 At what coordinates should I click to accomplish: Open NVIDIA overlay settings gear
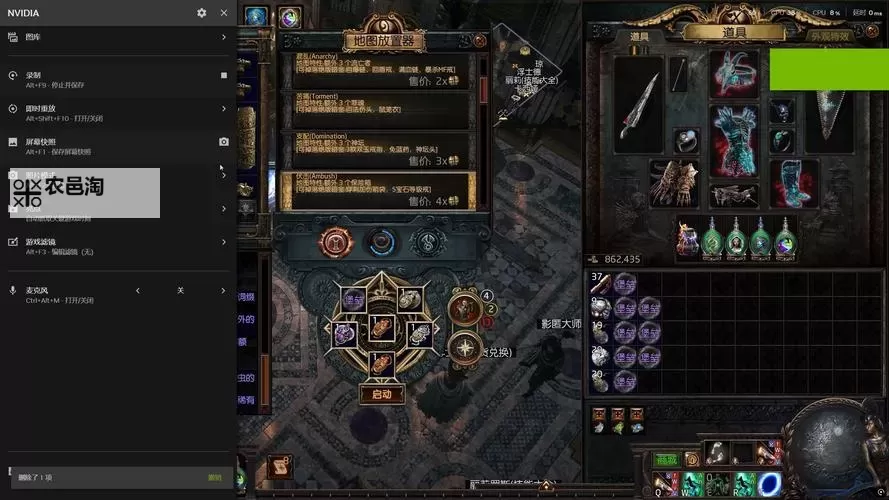coord(202,13)
